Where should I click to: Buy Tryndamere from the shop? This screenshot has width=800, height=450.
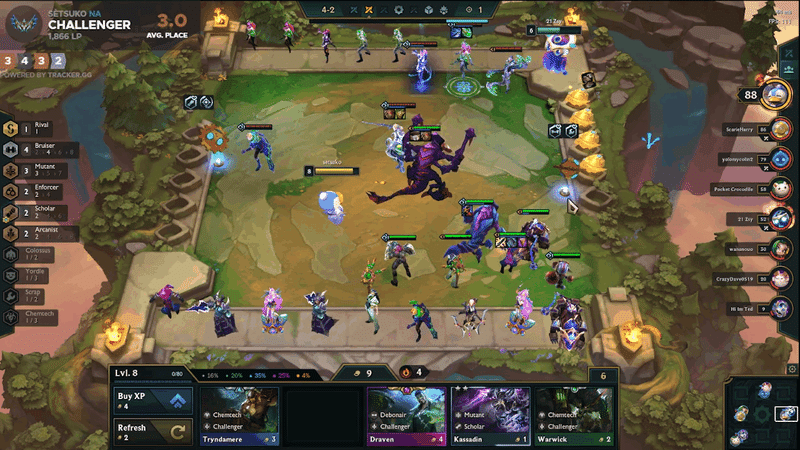(239, 415)
